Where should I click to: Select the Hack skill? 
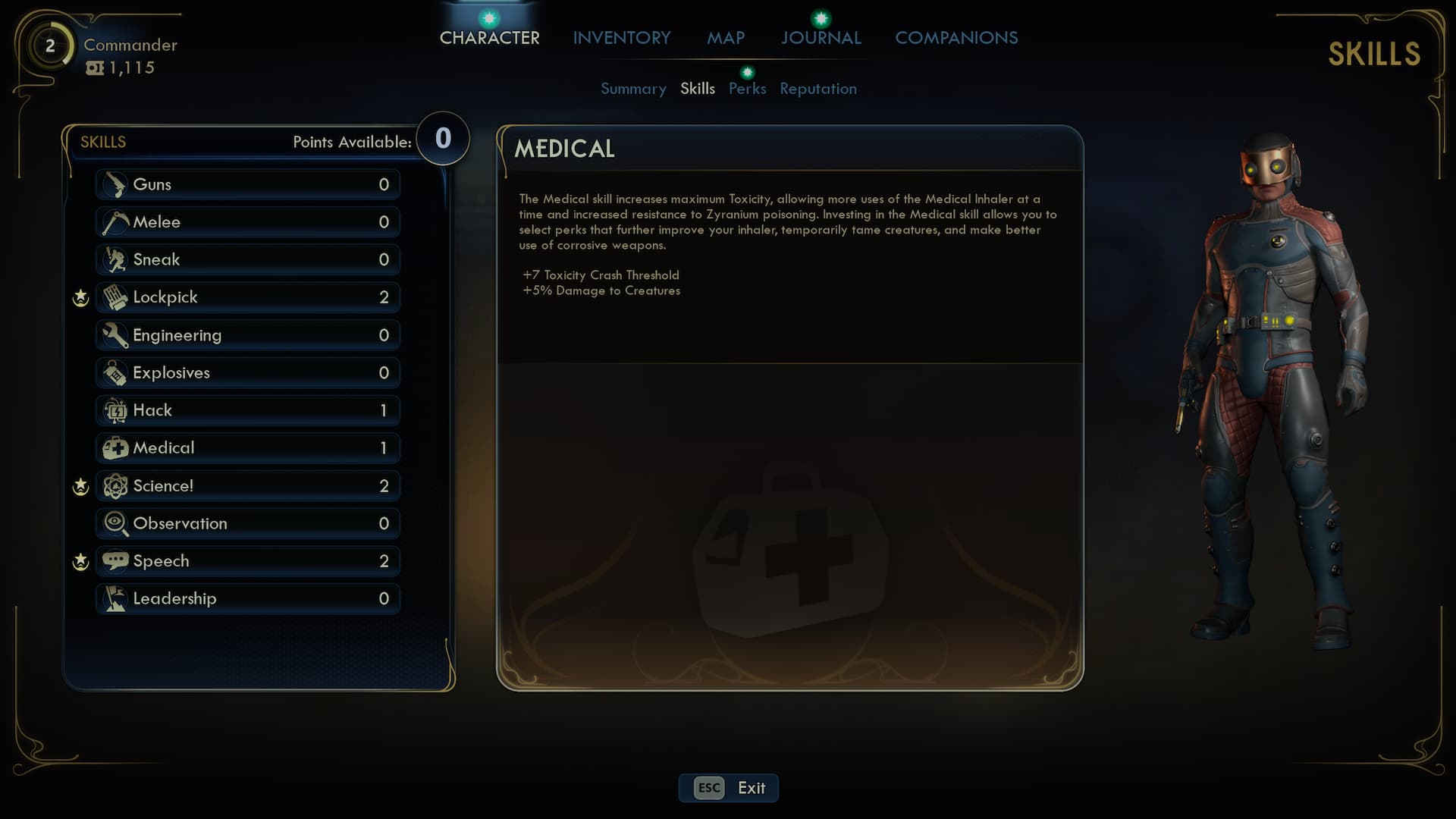pos(247,410)
